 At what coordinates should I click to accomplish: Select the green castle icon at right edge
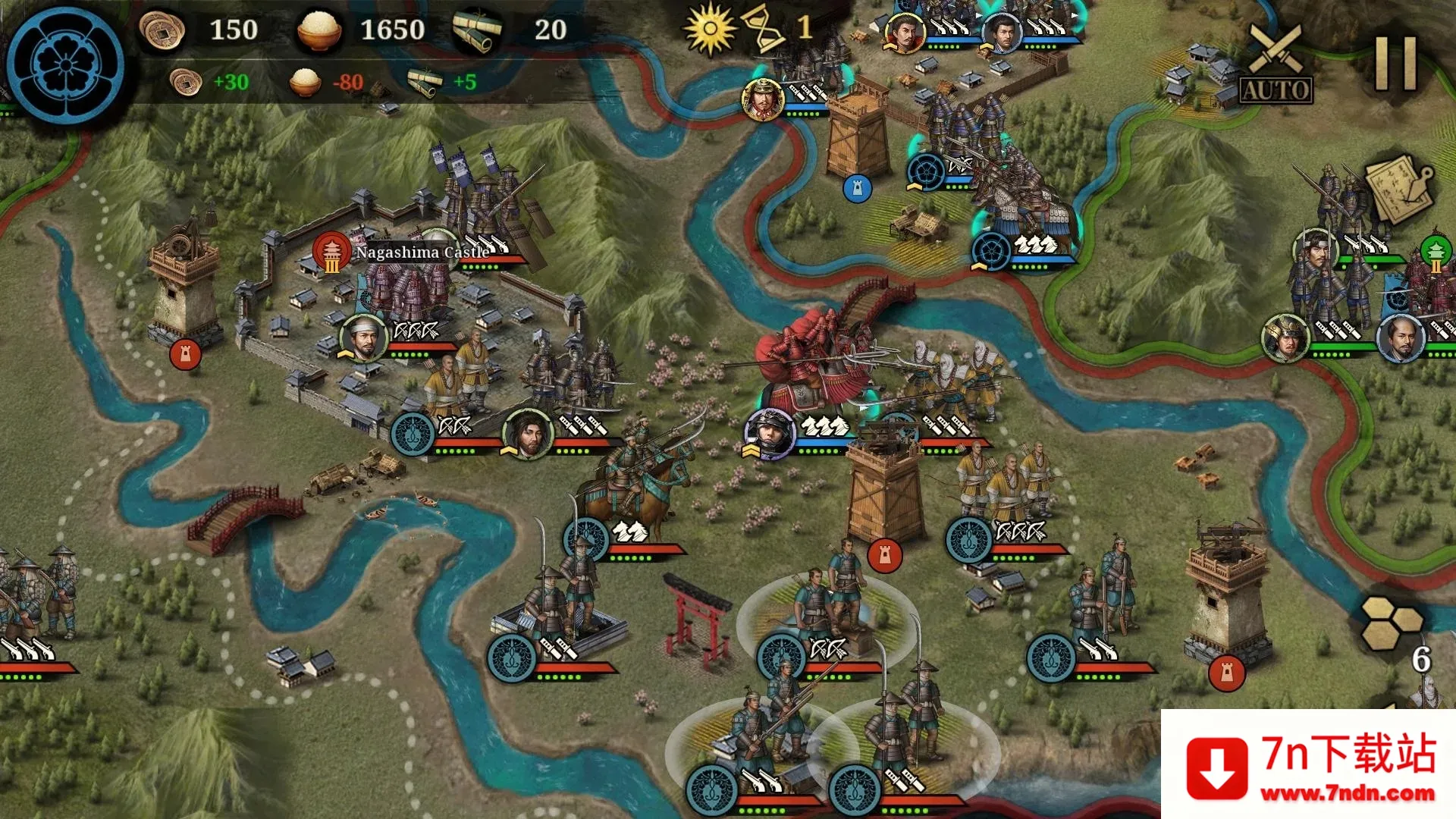click(1436, 252)
